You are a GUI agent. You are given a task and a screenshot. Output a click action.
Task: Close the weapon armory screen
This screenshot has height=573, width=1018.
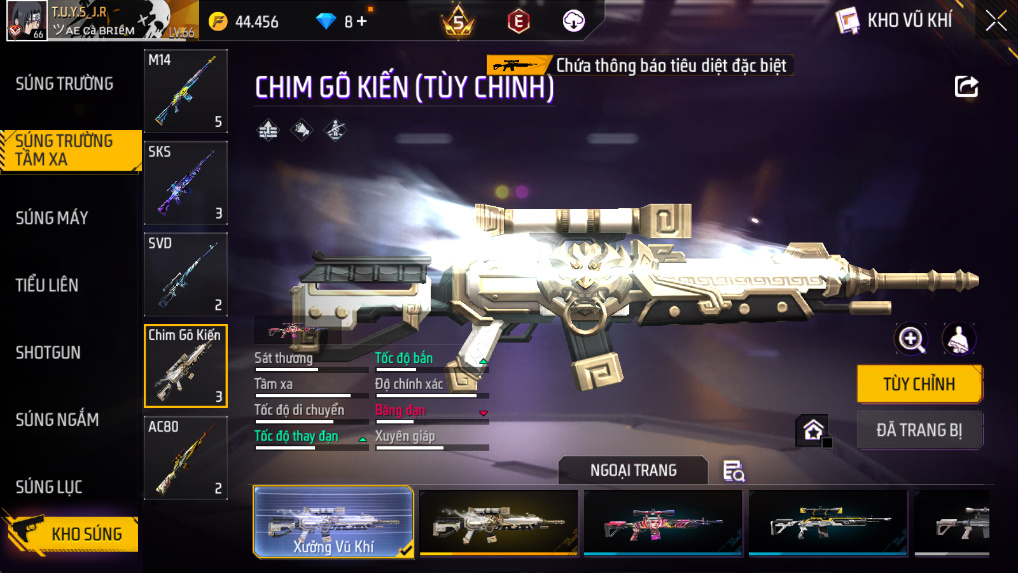coord(996,21)
